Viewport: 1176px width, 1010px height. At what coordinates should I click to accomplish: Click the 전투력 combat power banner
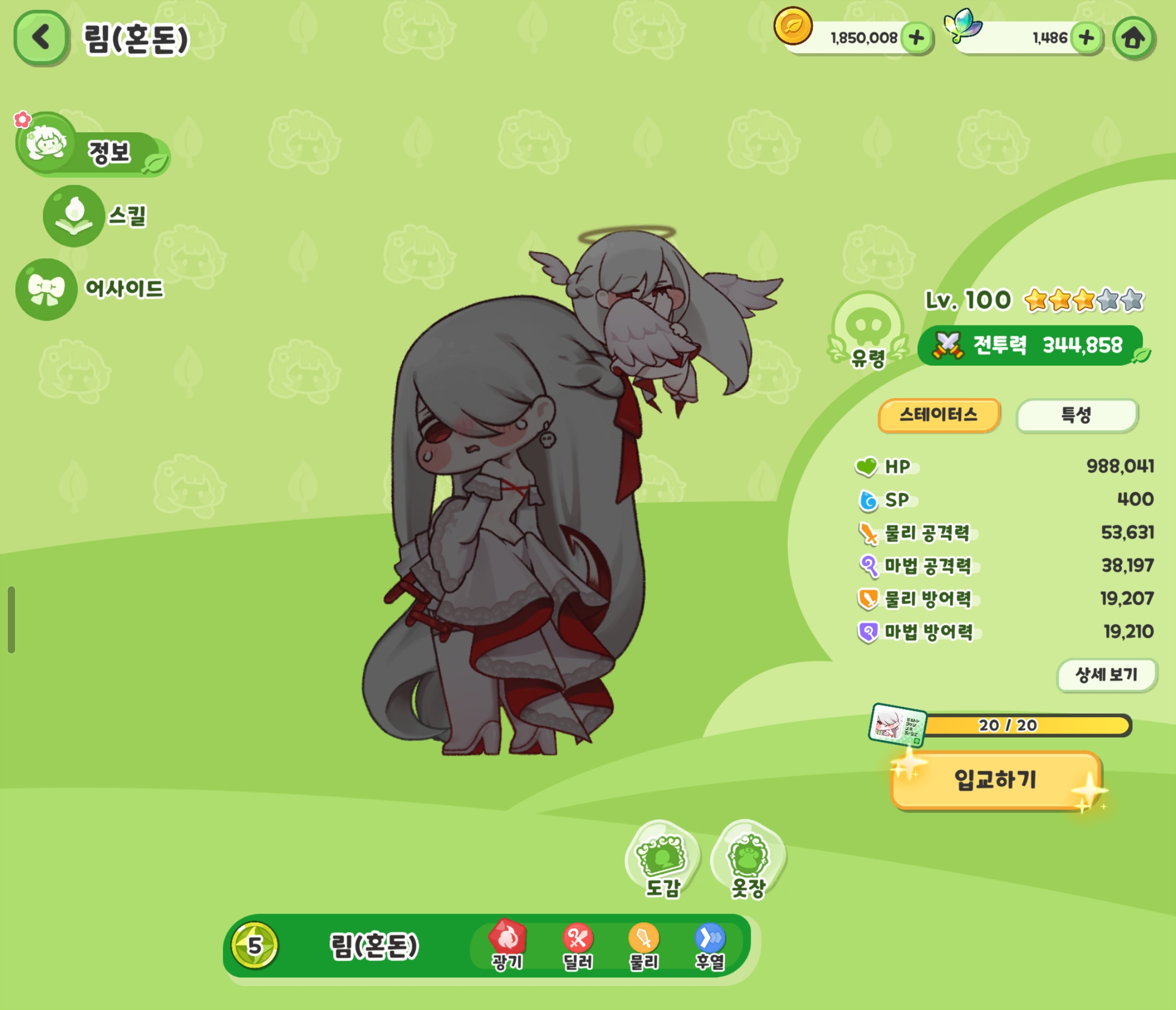(1030, 345)
